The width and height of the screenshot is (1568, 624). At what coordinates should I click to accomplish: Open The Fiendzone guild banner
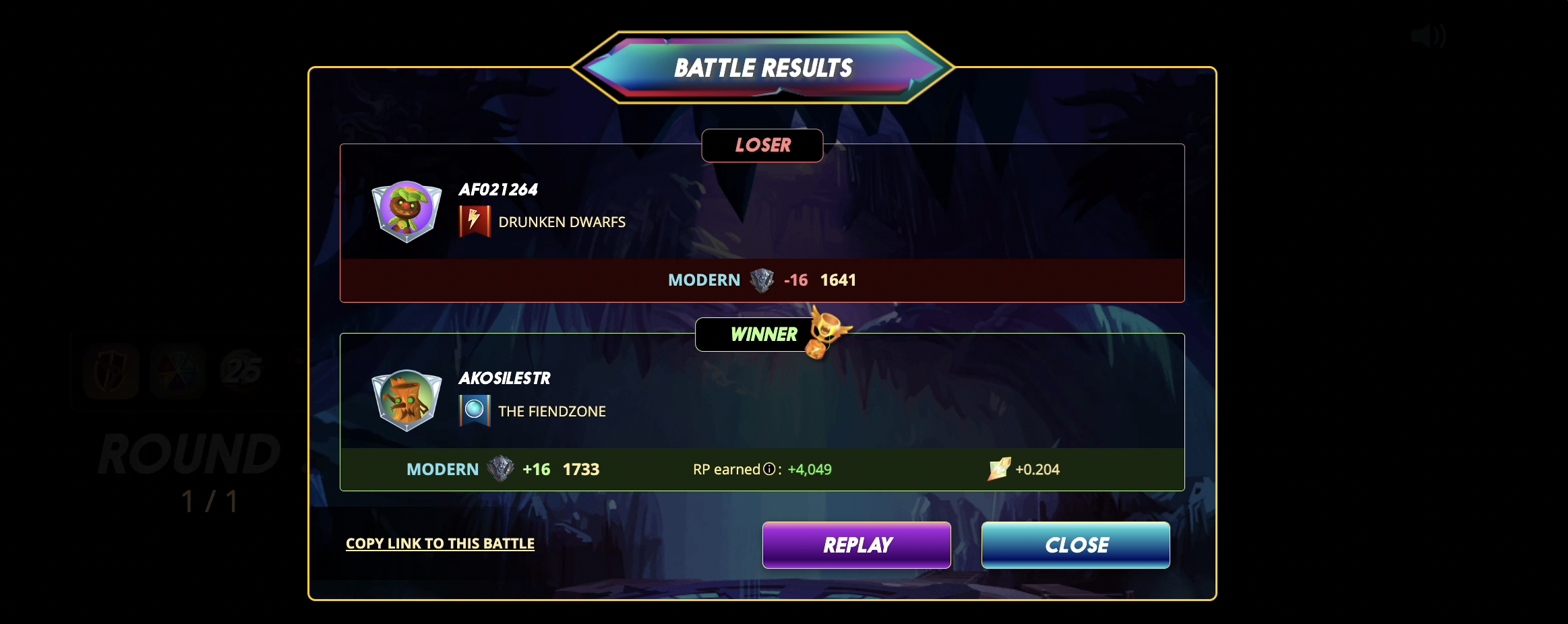(x=475, y=410)
